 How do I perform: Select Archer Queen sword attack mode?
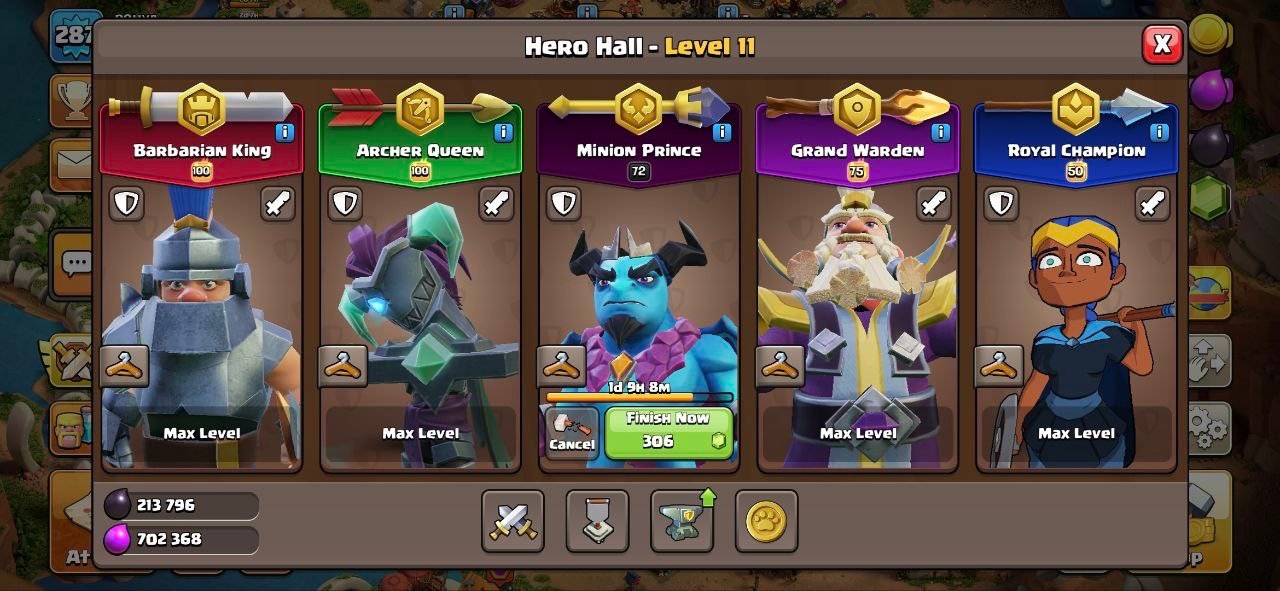496,204
